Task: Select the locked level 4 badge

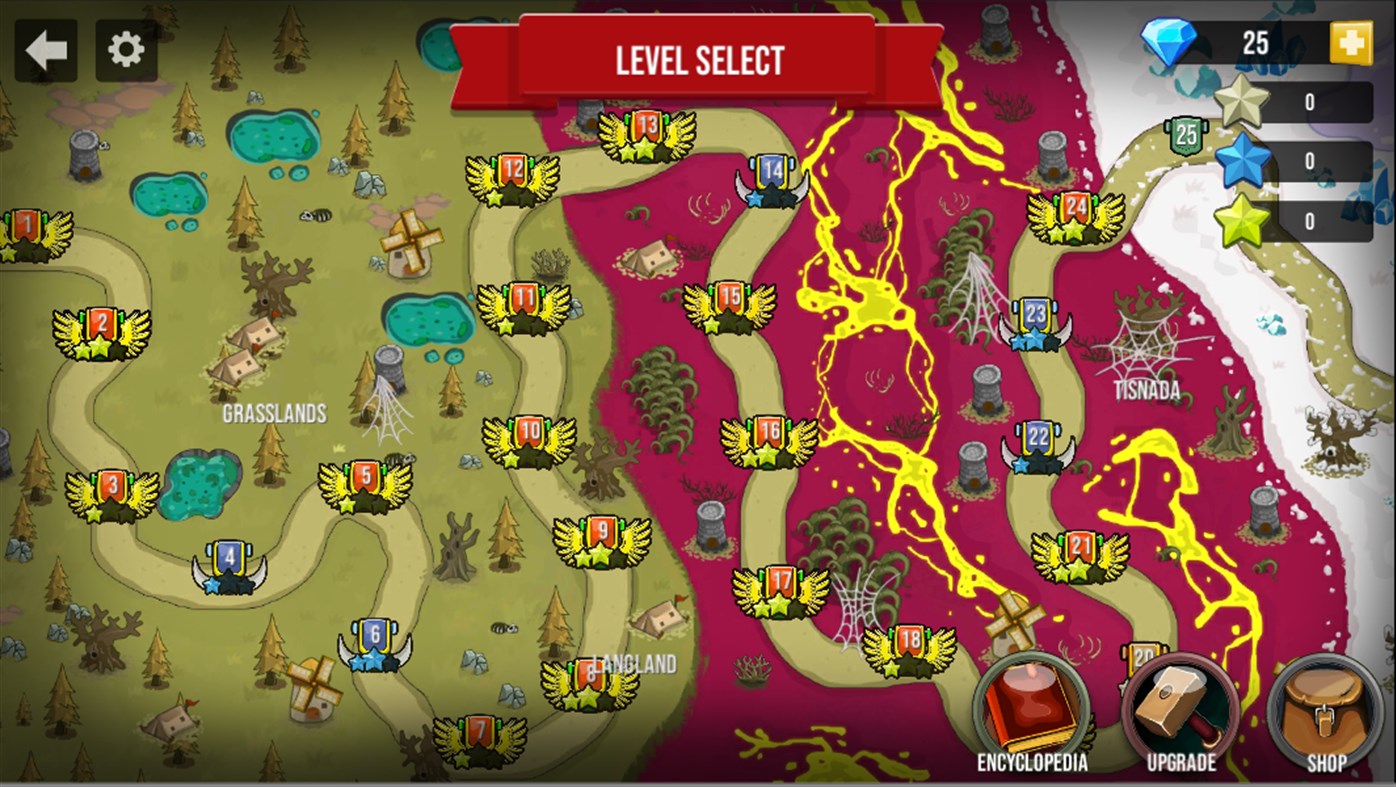Action: coord(229,565)
